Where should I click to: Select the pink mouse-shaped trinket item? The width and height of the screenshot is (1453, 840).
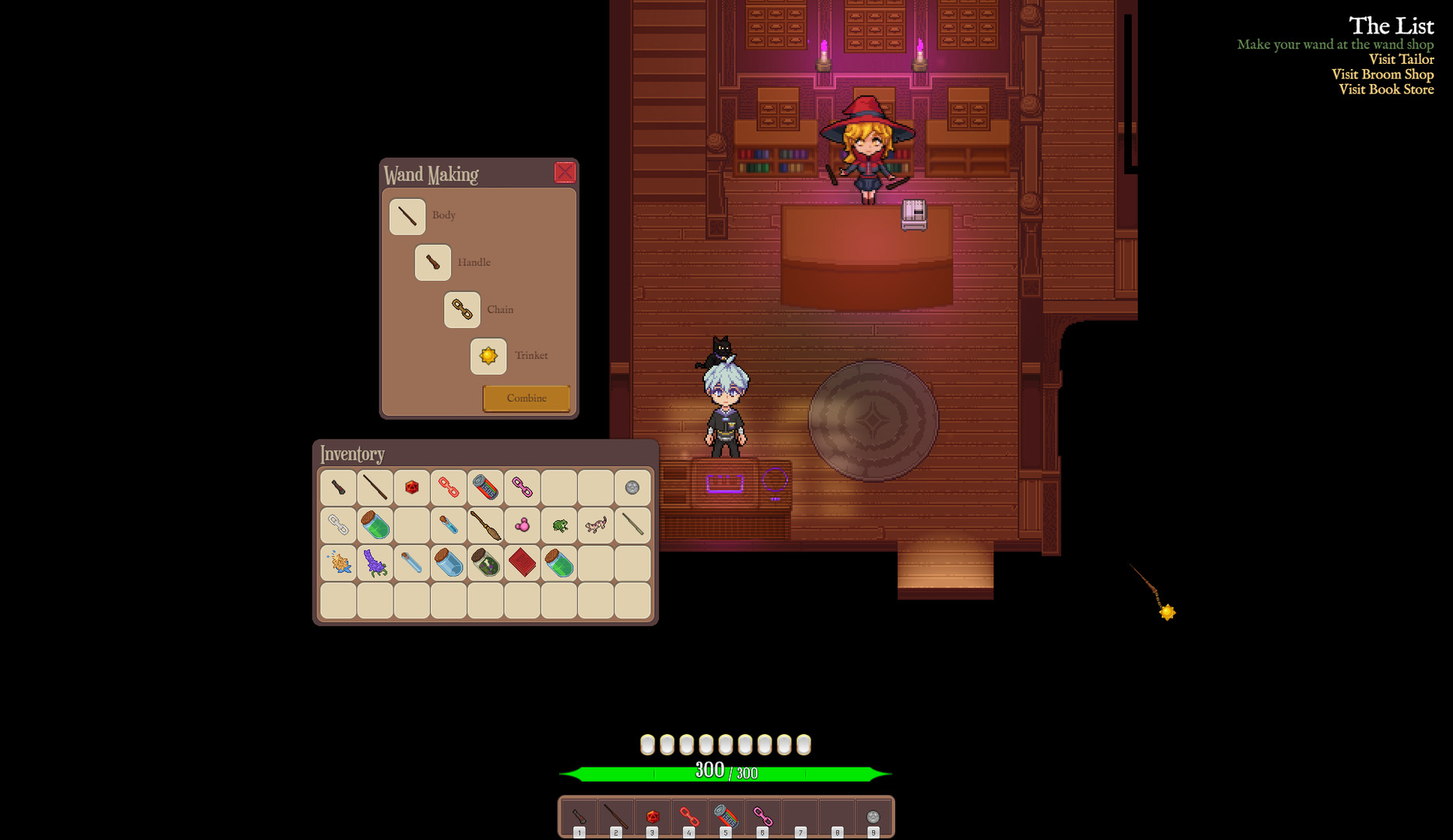(x=520, y=524)
